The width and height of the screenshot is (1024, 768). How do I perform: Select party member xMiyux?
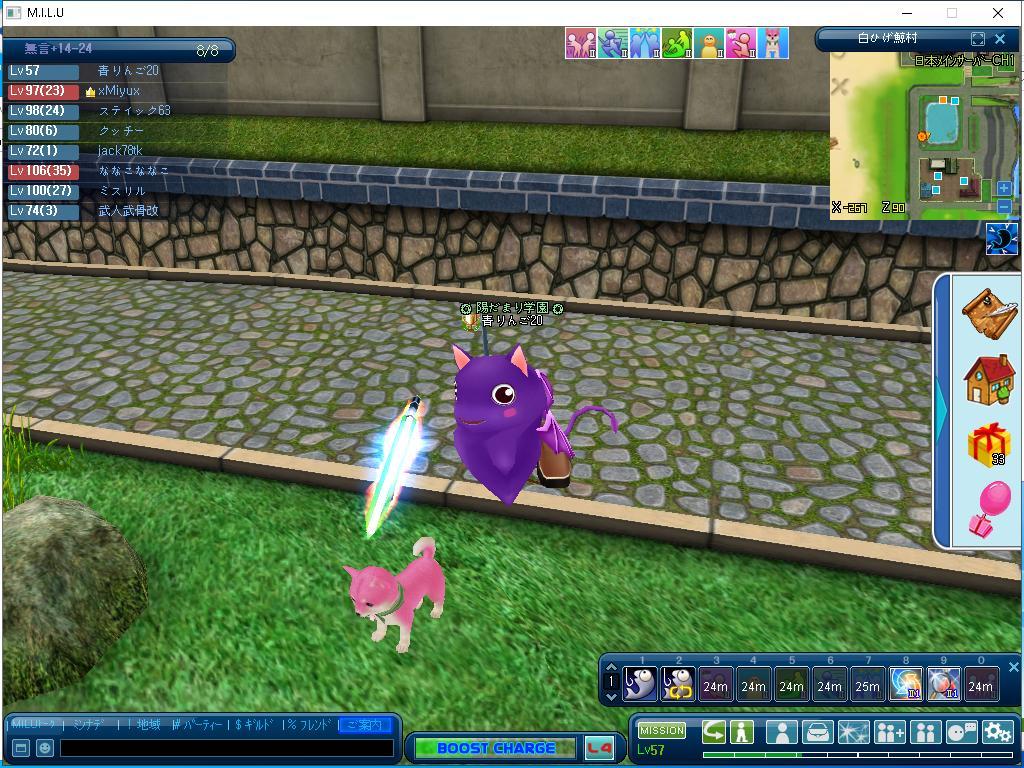click(118, 91)
